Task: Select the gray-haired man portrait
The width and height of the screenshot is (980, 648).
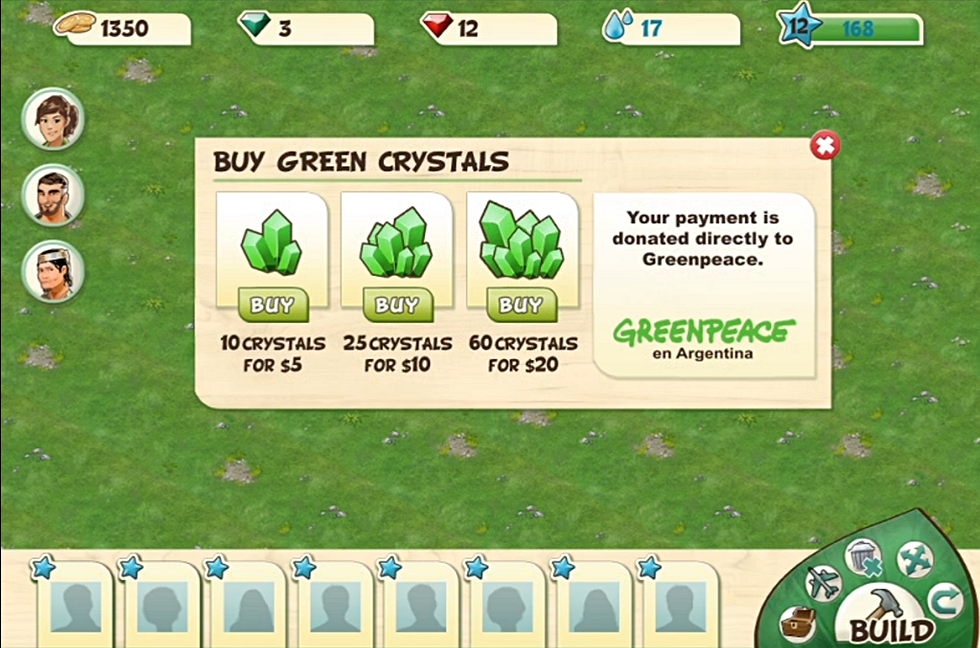Action: click(x=53, y=271)
